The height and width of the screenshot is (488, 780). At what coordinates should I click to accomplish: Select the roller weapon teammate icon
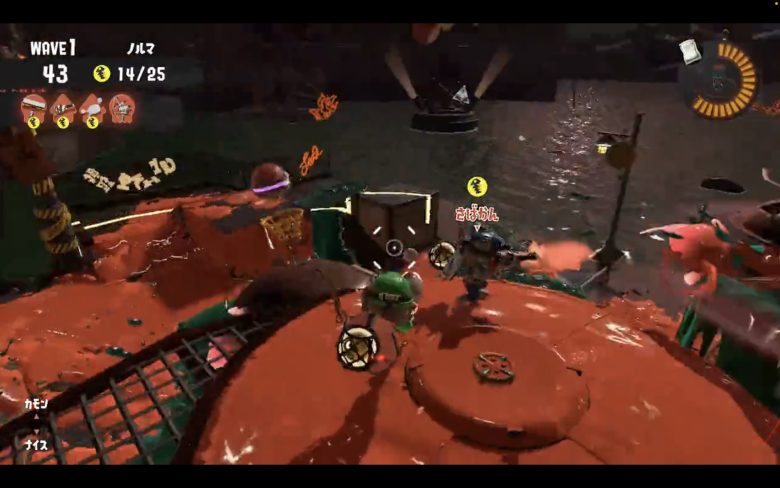34,105
